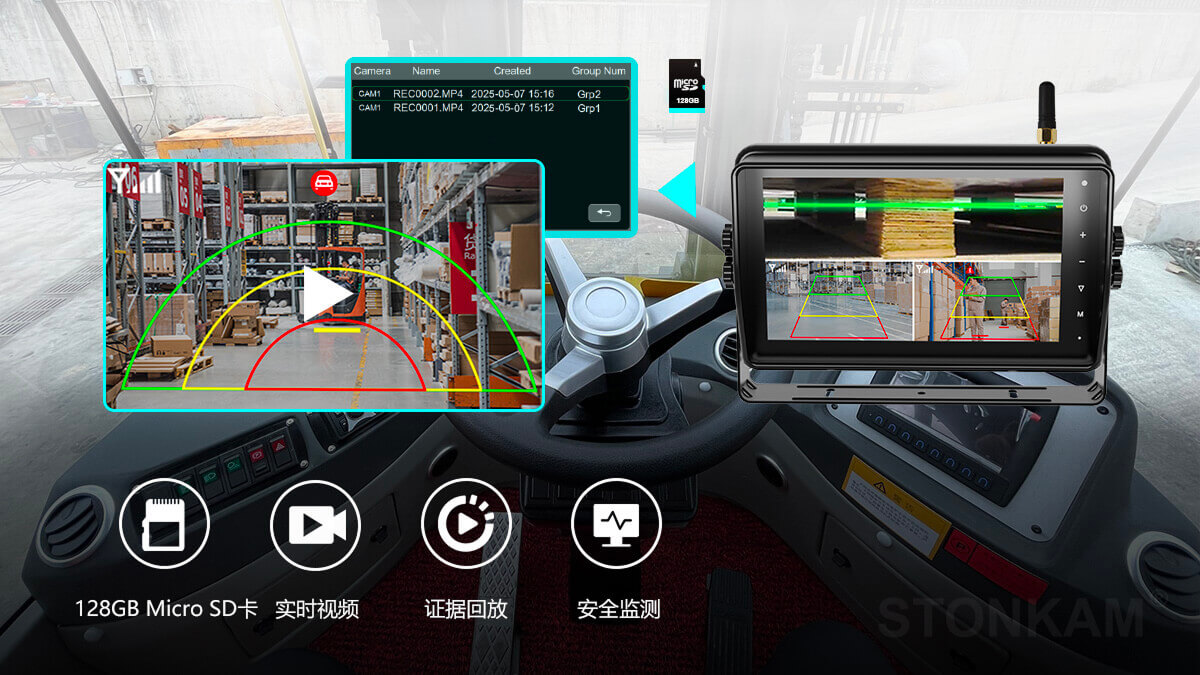Click the 128GB Micro SD card icon
Viewport: 1200px width, 675px height.
point(164,525)
